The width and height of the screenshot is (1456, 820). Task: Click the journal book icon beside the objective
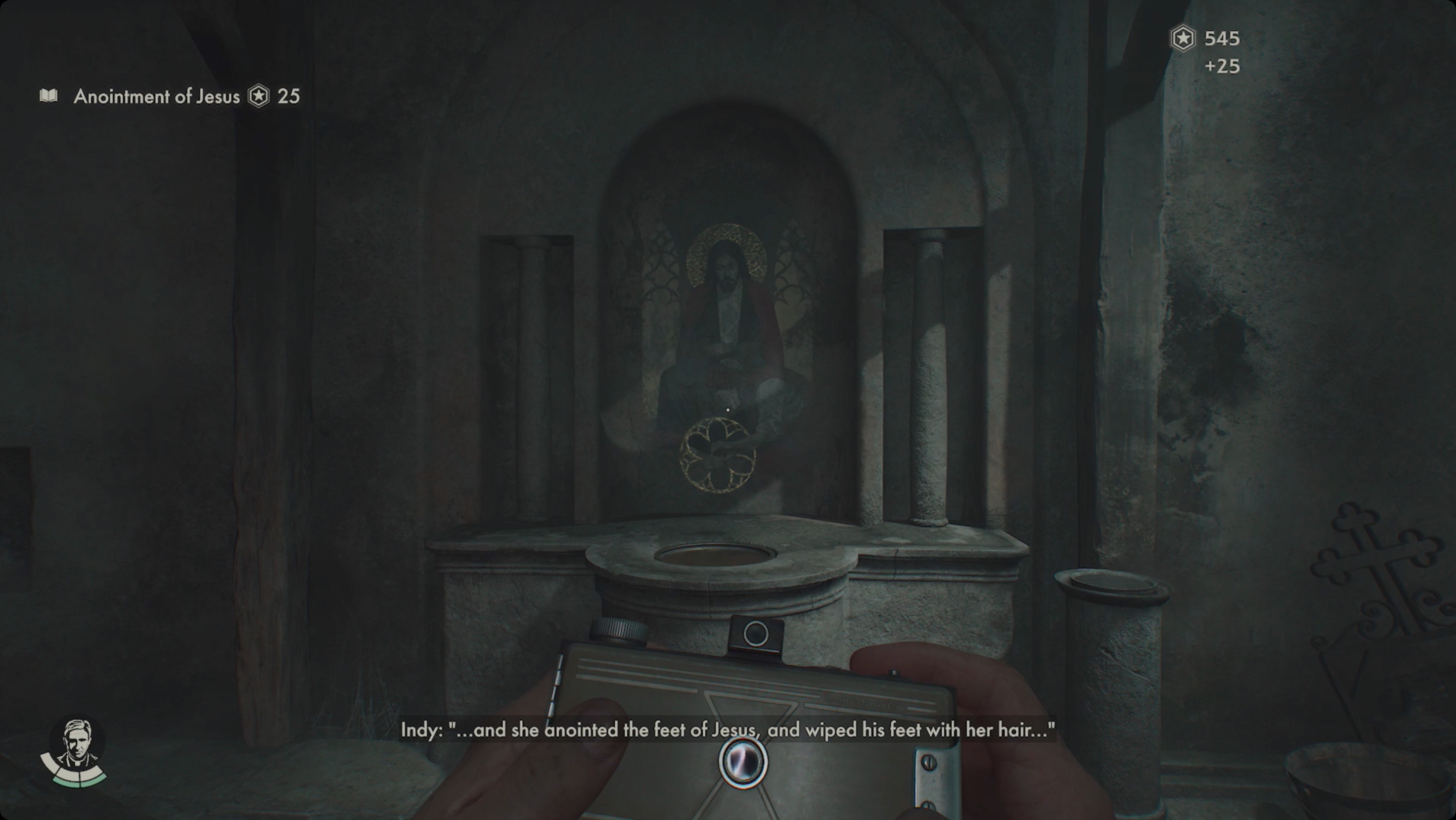(49, 97)
